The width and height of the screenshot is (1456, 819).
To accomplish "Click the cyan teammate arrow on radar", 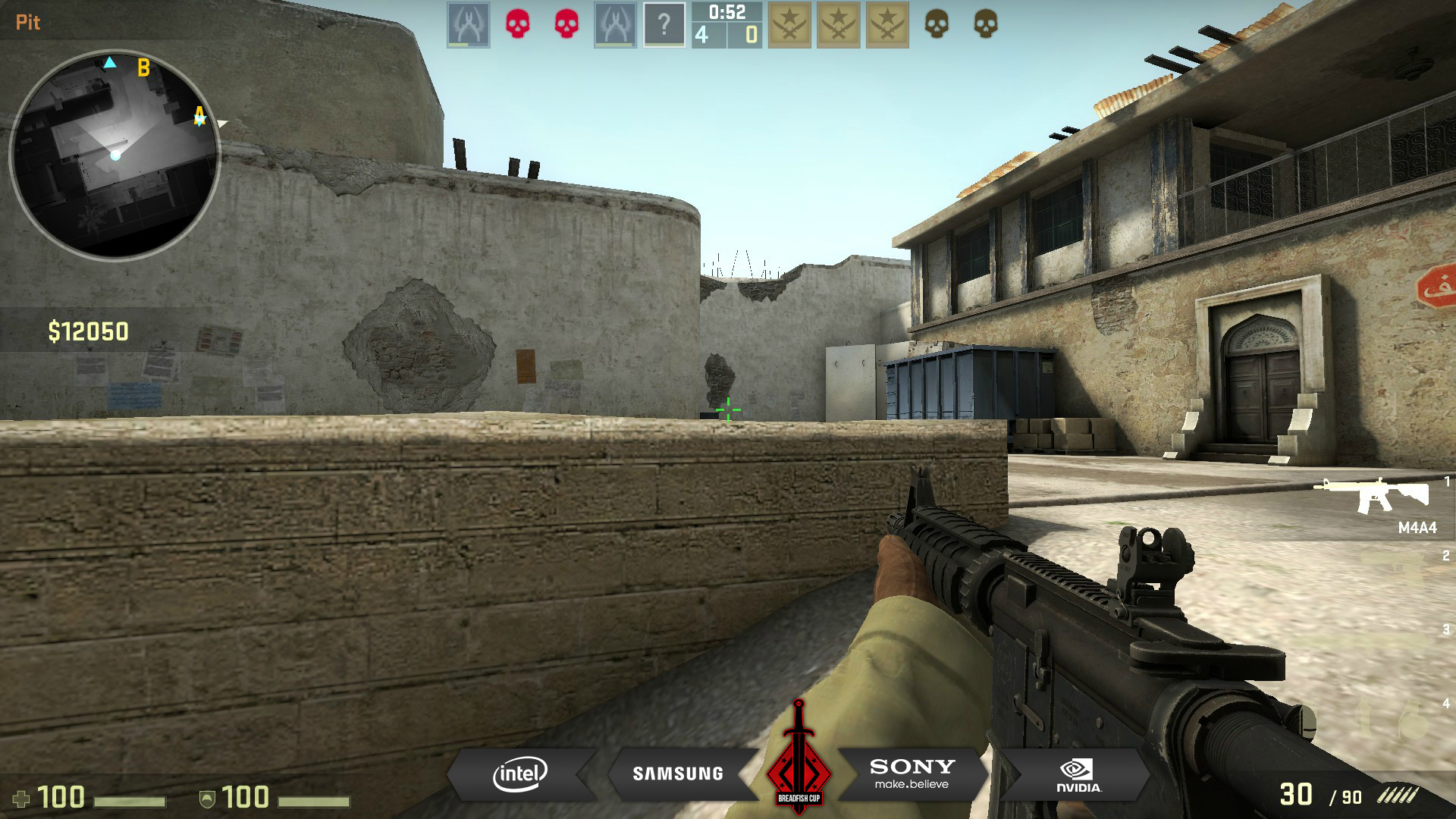I will pos(110,62).
